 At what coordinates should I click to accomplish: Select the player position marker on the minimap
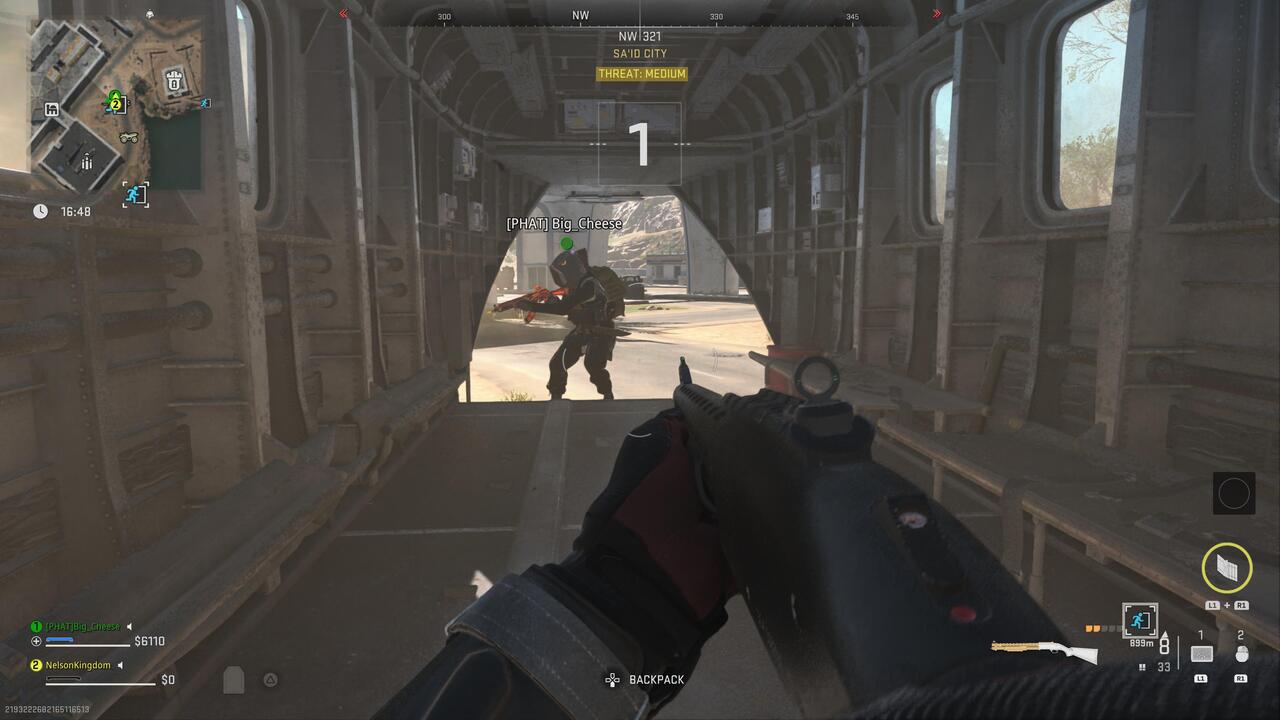(x=114, y=95)
